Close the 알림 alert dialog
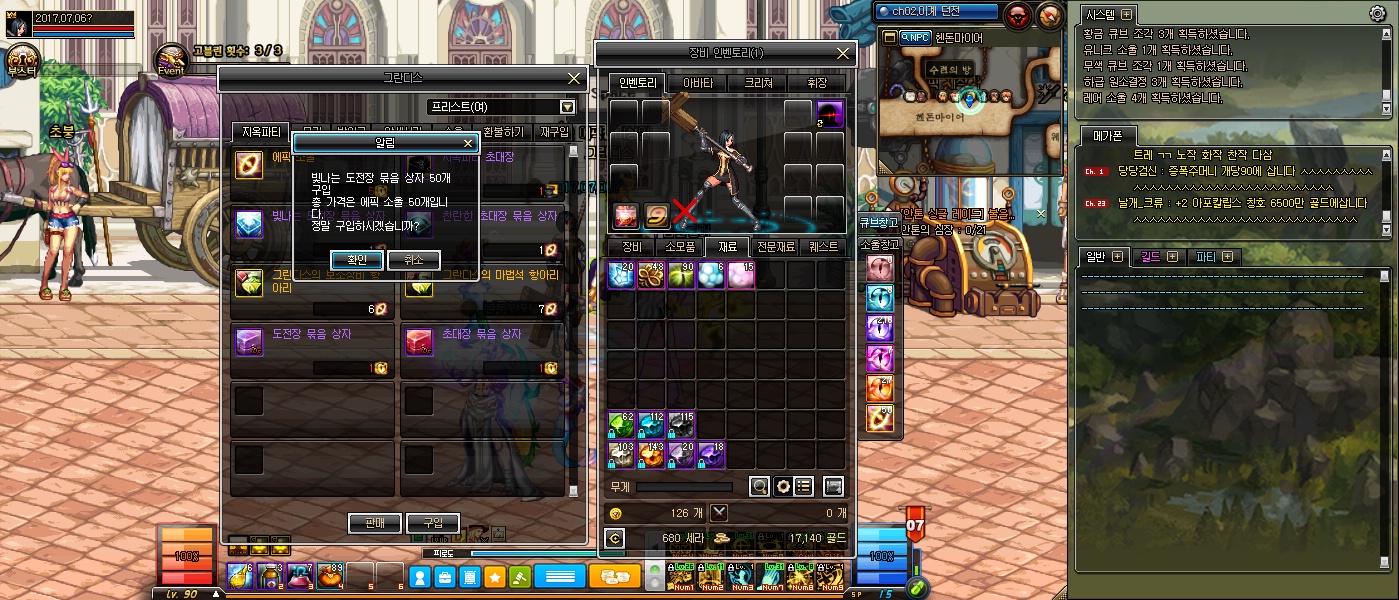 pyautogui.click(x=467, y=143)
